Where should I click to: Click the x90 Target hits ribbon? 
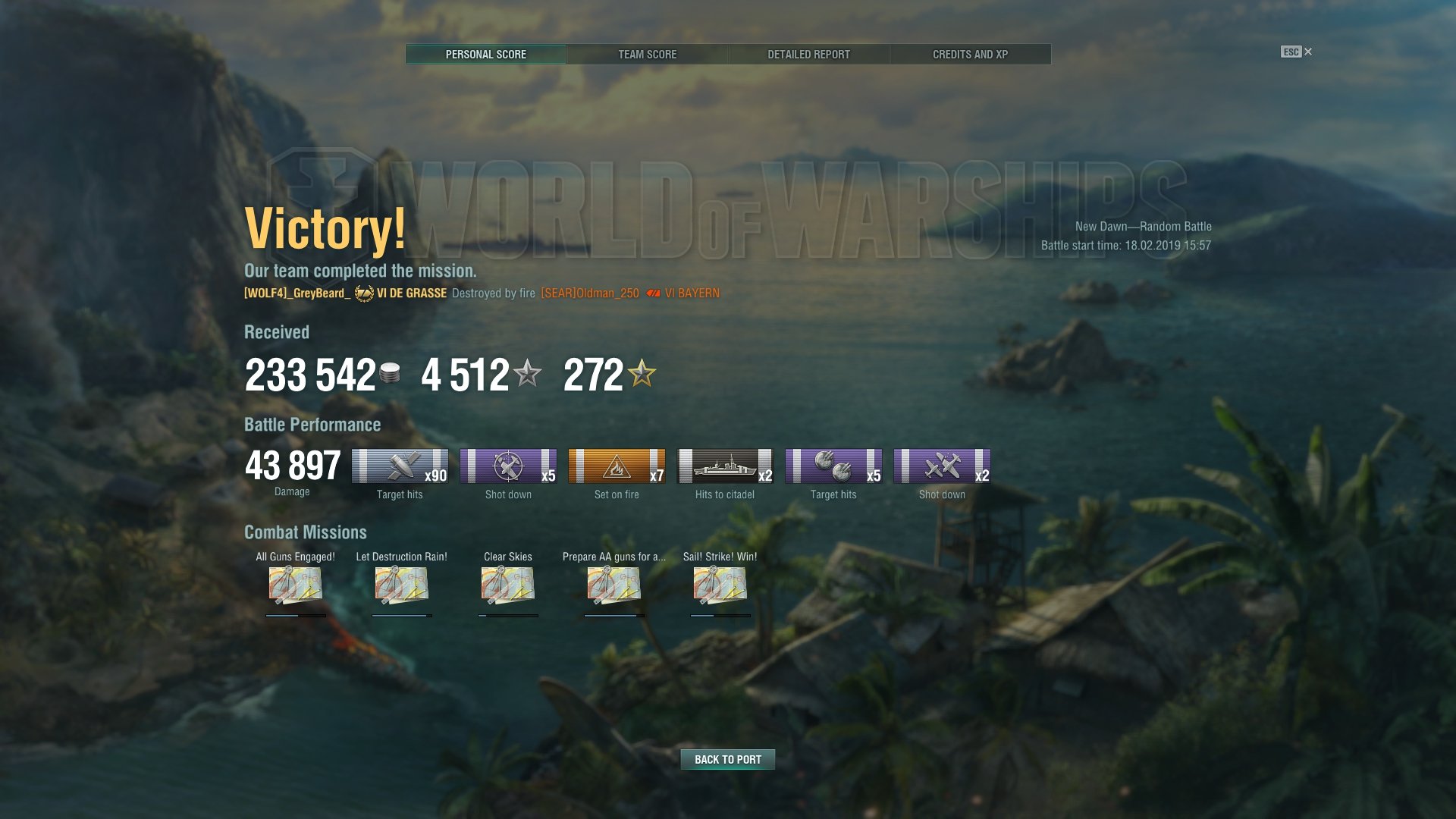[400, 466]
